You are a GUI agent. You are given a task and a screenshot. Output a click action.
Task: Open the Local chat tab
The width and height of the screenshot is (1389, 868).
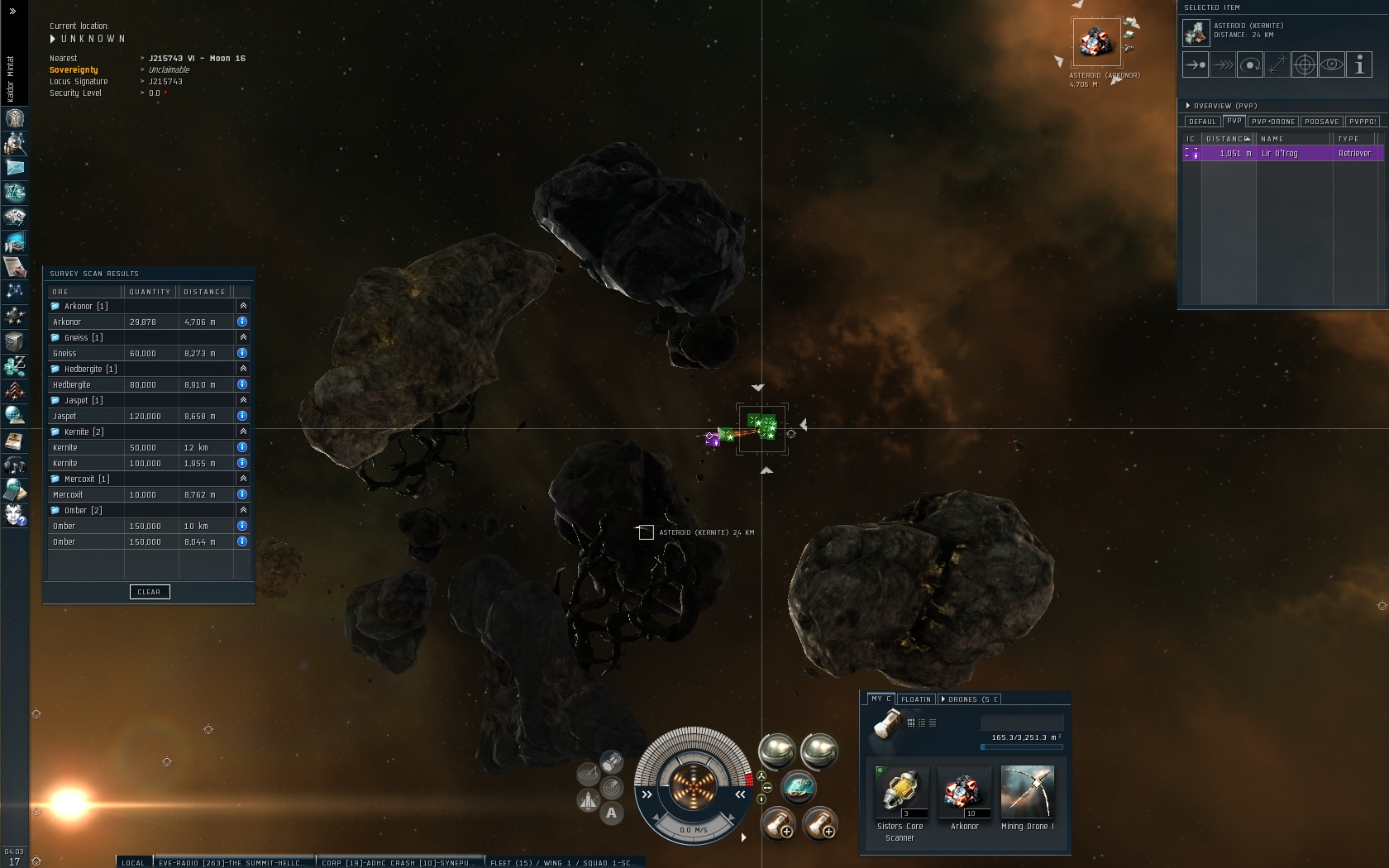[133, 862]
